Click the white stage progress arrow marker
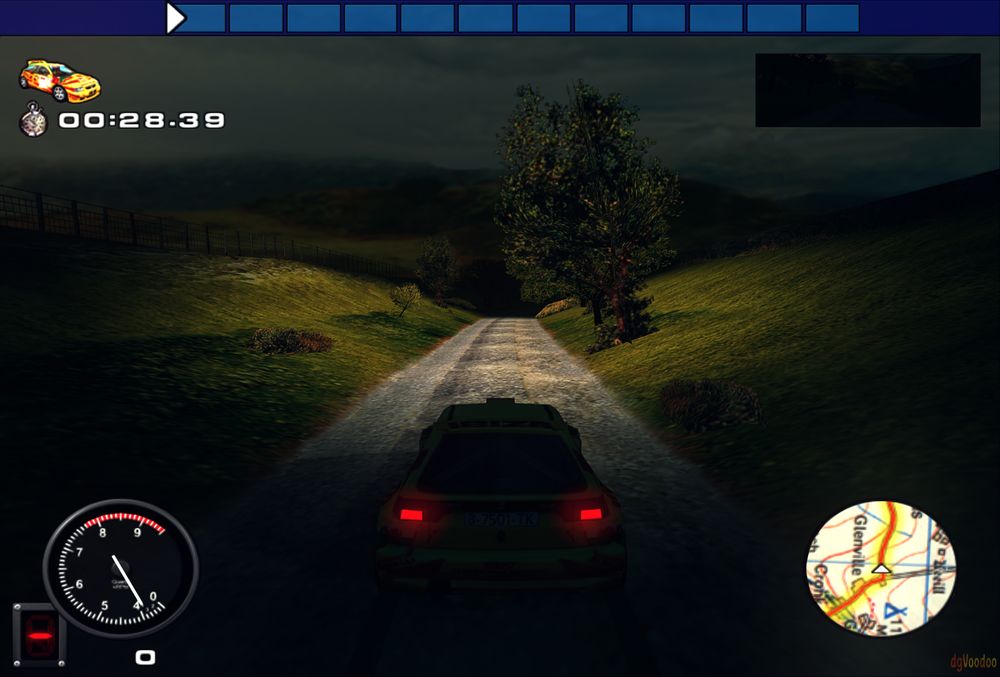Screen dimensions: 1000x677 176,18
